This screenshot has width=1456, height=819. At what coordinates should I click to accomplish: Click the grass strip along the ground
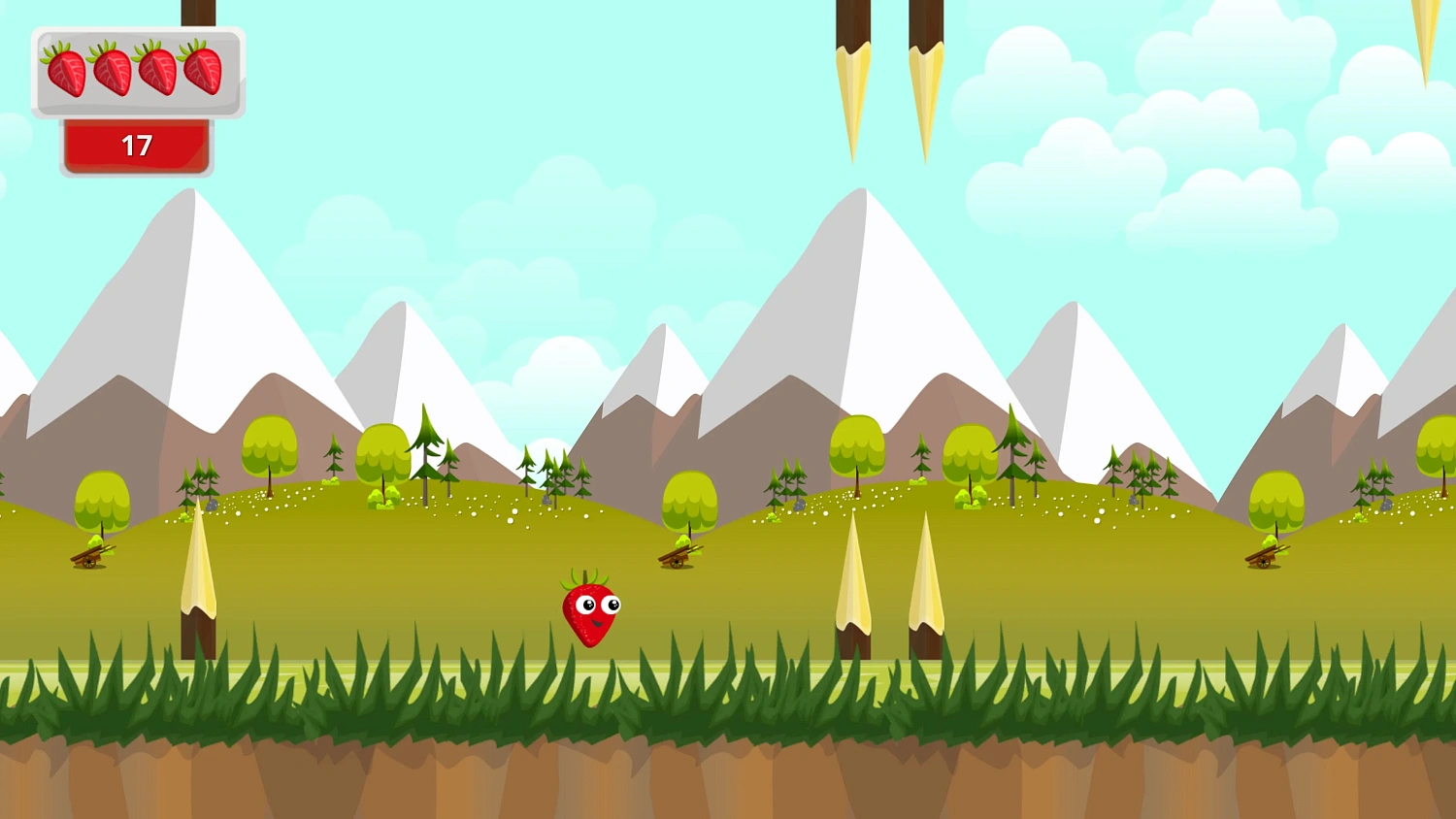click(388, 694)
